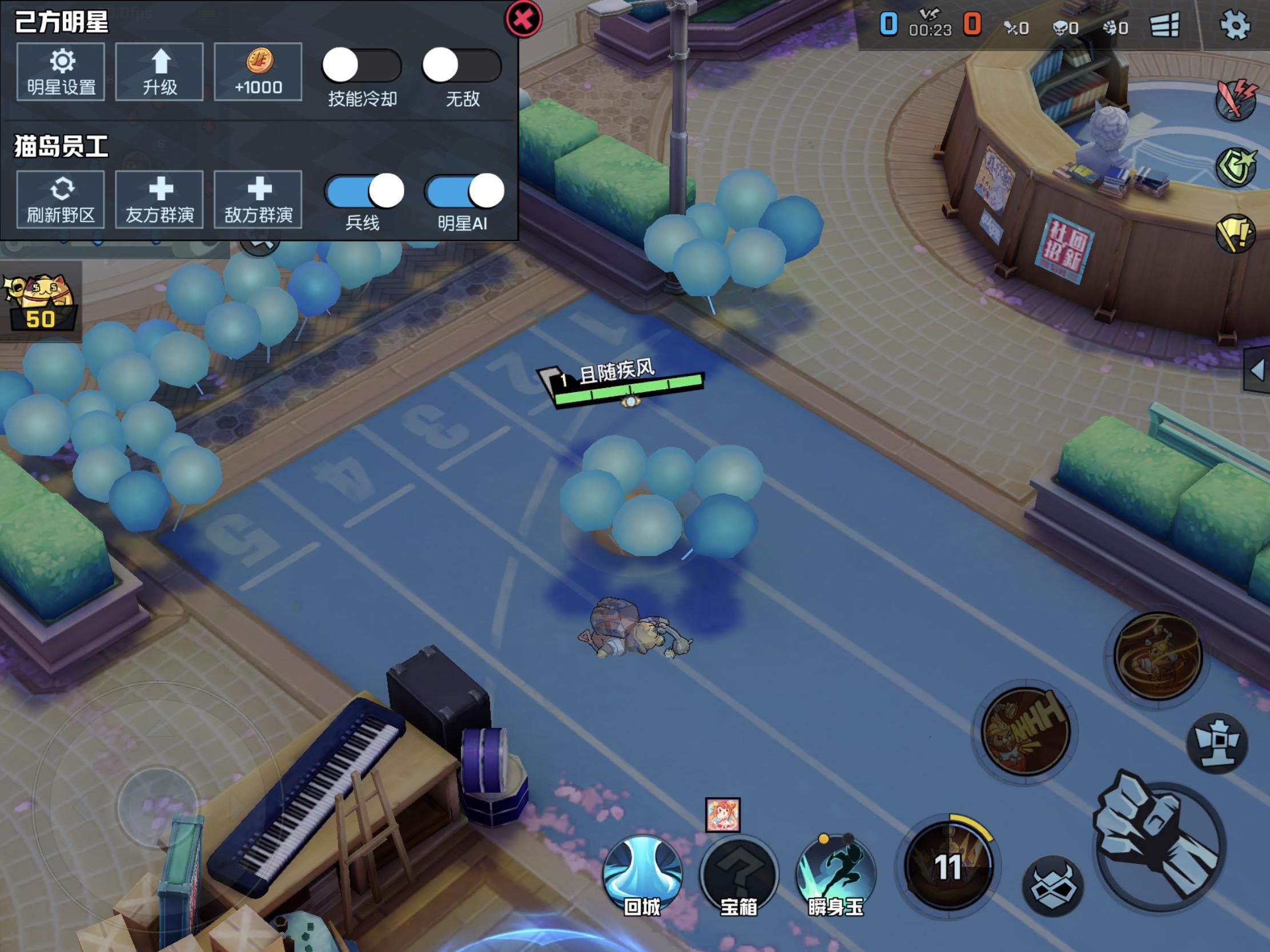
Task: Open the scoreboard bars icon
Action: click(1164, 25)
